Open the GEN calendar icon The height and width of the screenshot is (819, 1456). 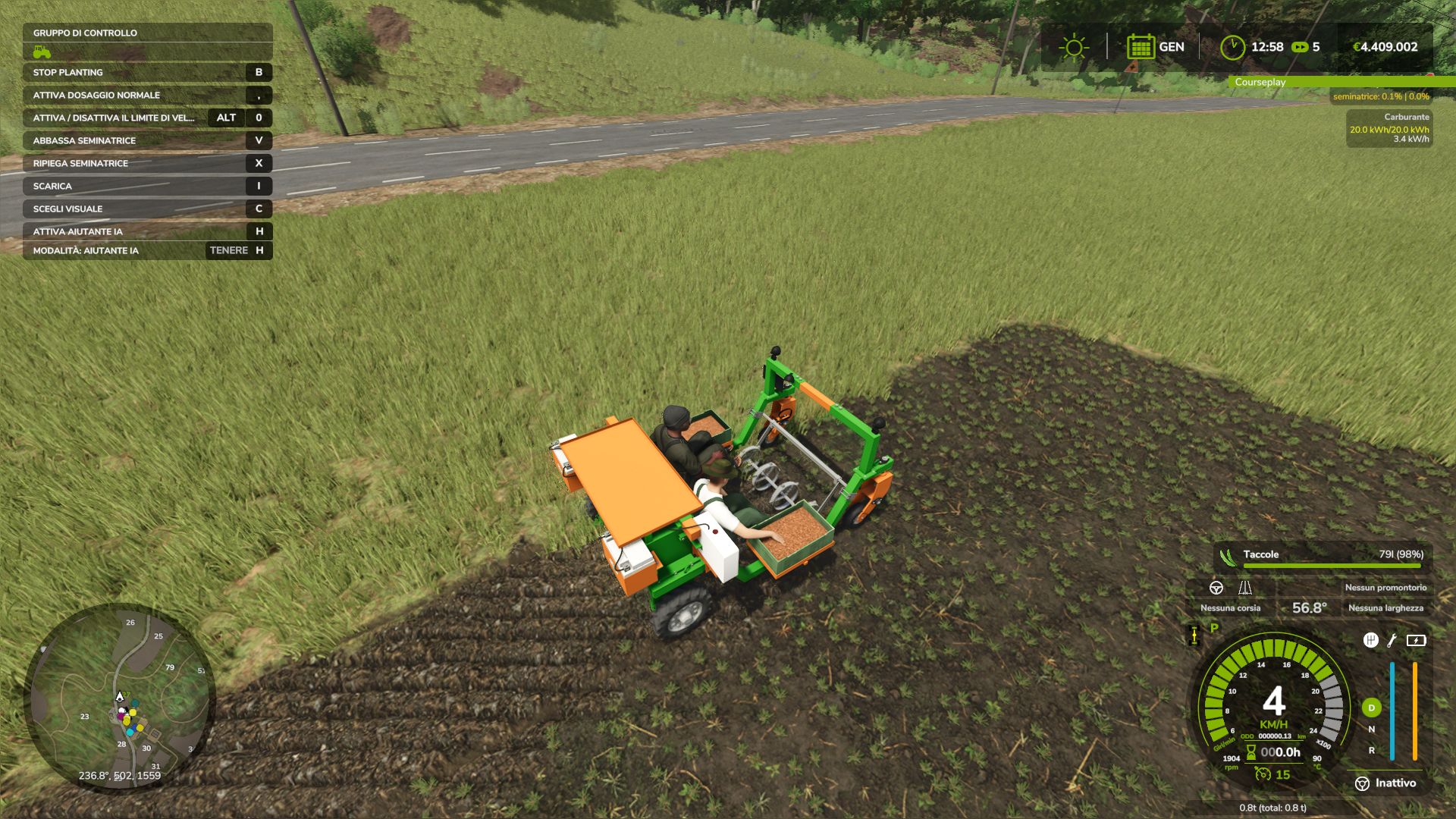[1140, 47]
